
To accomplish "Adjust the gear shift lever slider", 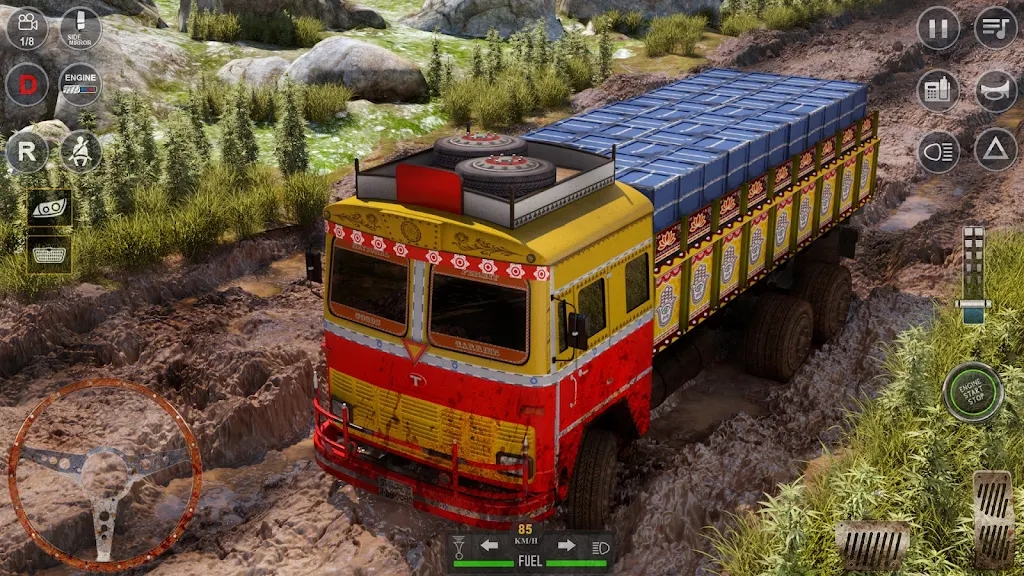I will pyautogui.click(x=973, y=275).
